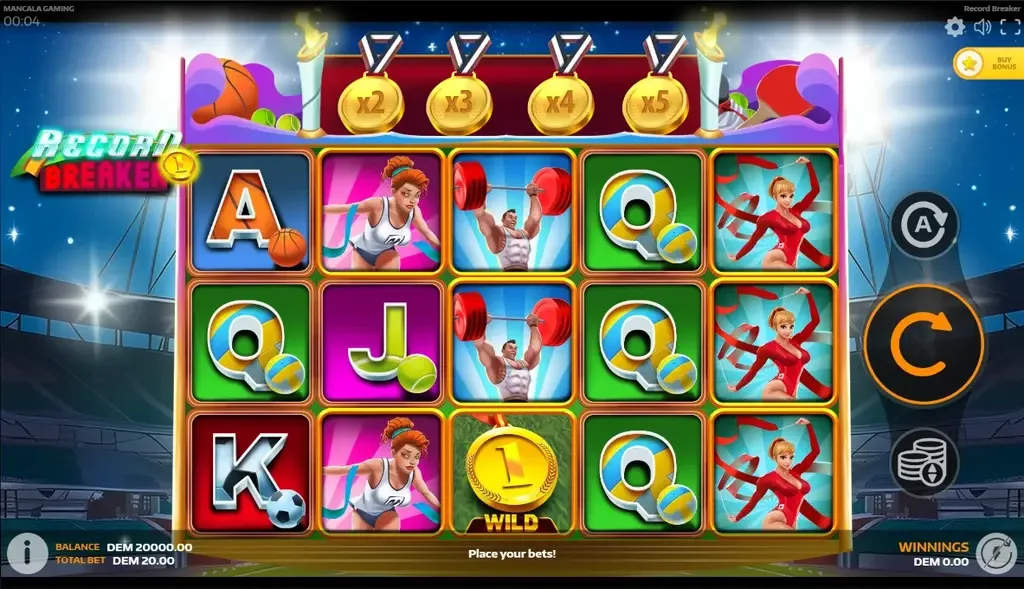The height and width of the screenshot is (589, 1024).
Task: Open the autoplay options
Action: pyautogui.click(x=924, y=225)
